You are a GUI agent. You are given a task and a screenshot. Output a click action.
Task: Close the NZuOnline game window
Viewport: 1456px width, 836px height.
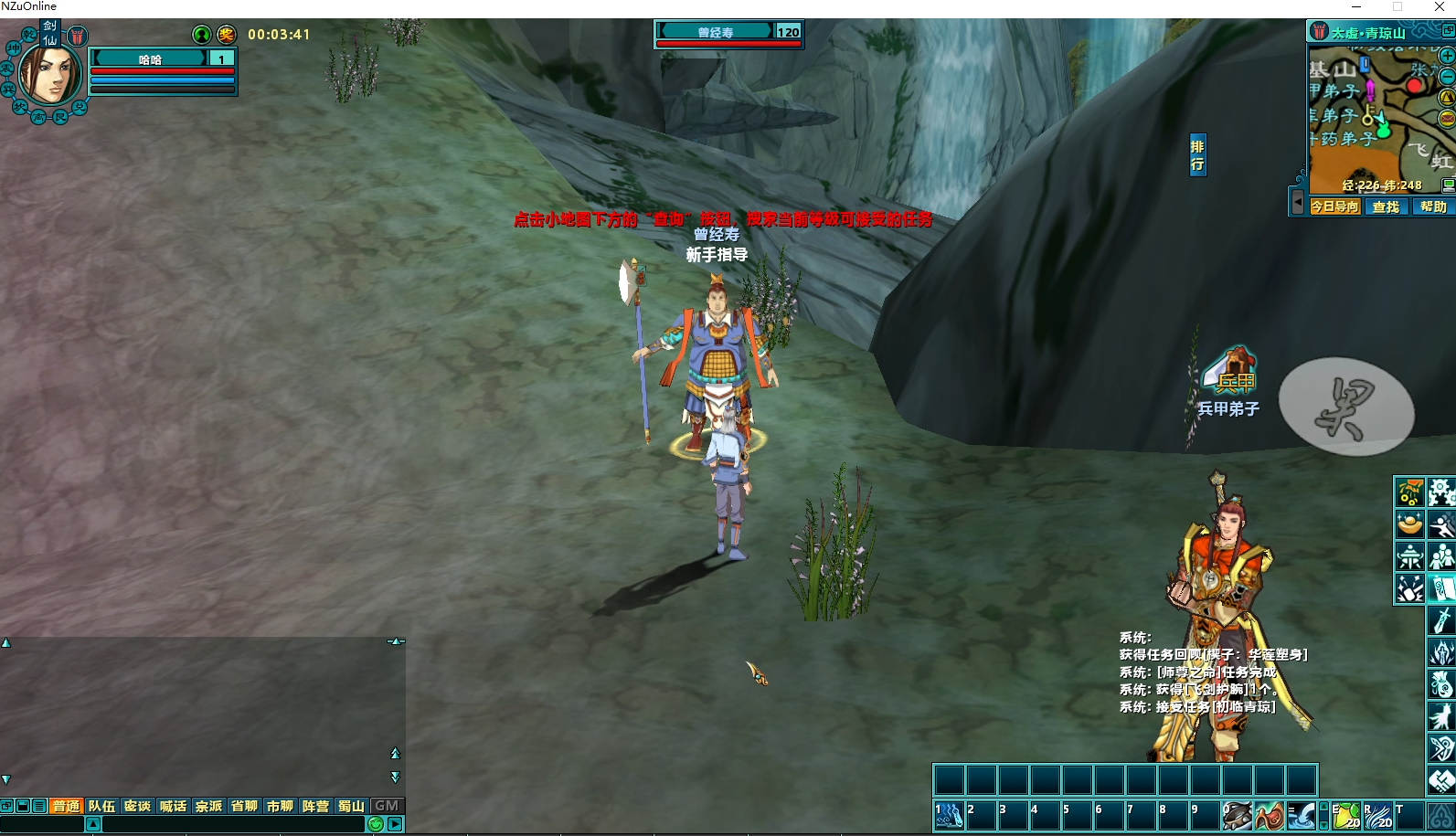1440,7
